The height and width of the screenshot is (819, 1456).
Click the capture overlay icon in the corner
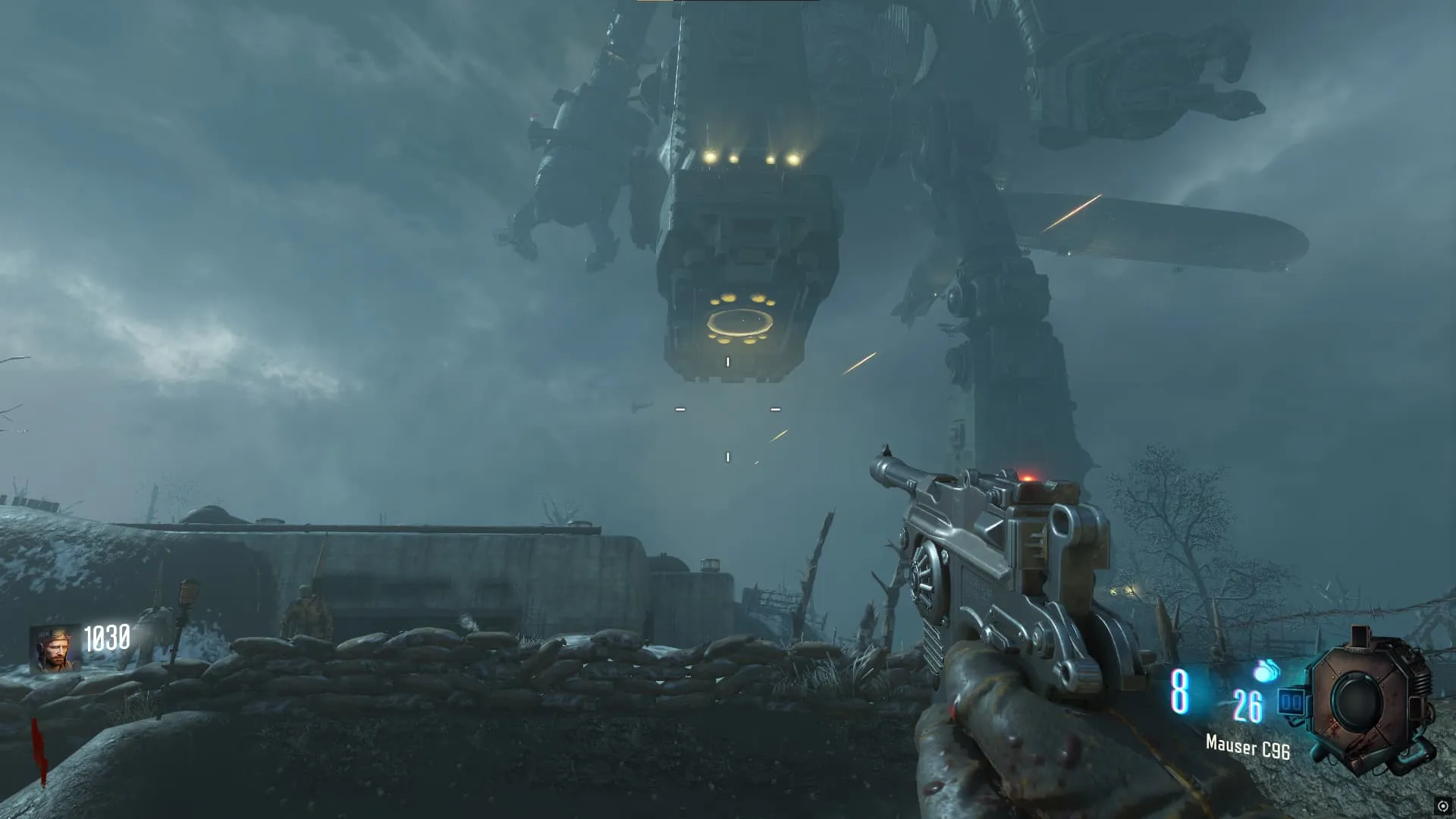pos(1442,805)
